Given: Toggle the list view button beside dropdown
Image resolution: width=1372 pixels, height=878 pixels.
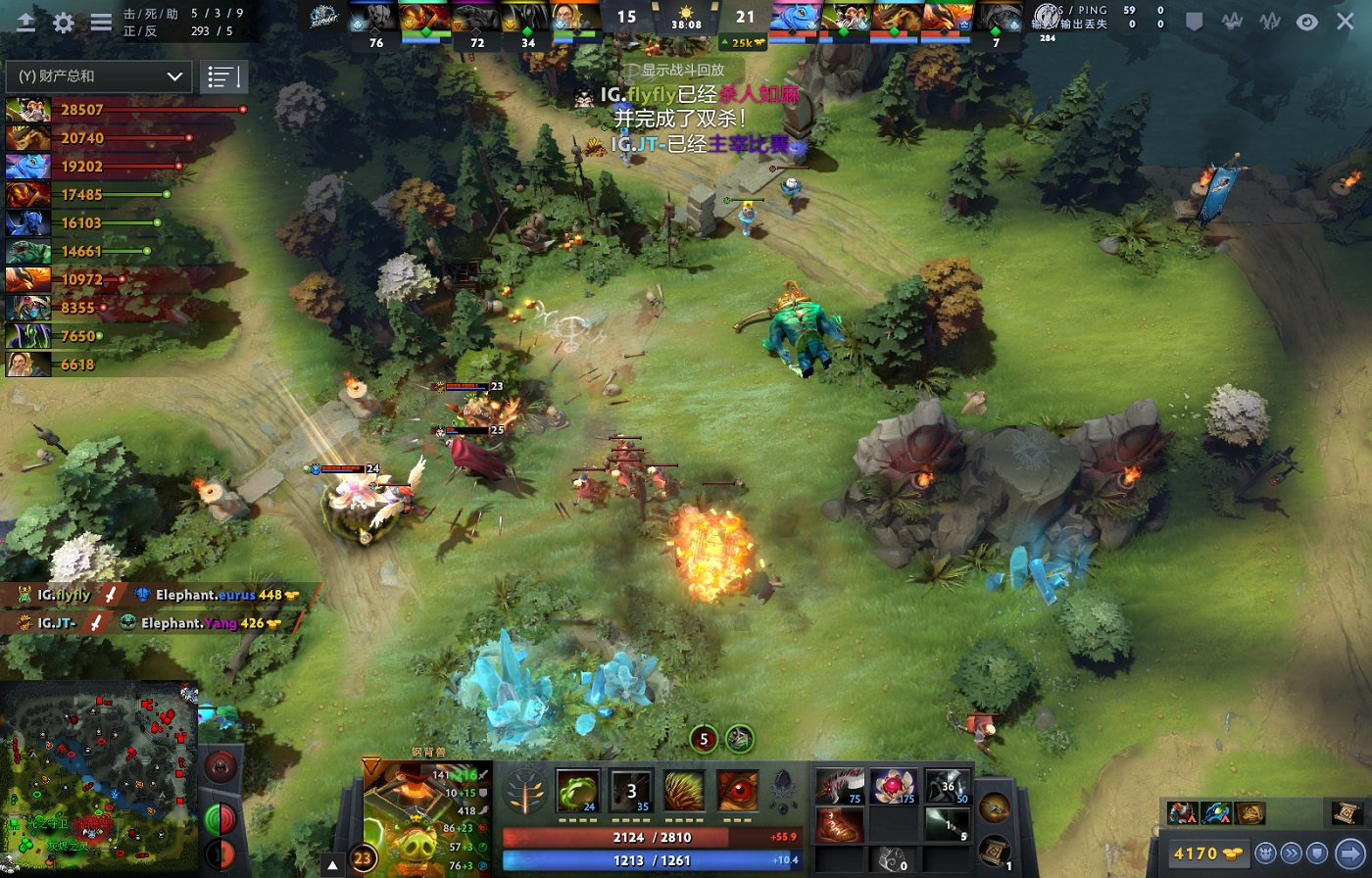Looking at the screenshot, I should [x=223, y=76].
